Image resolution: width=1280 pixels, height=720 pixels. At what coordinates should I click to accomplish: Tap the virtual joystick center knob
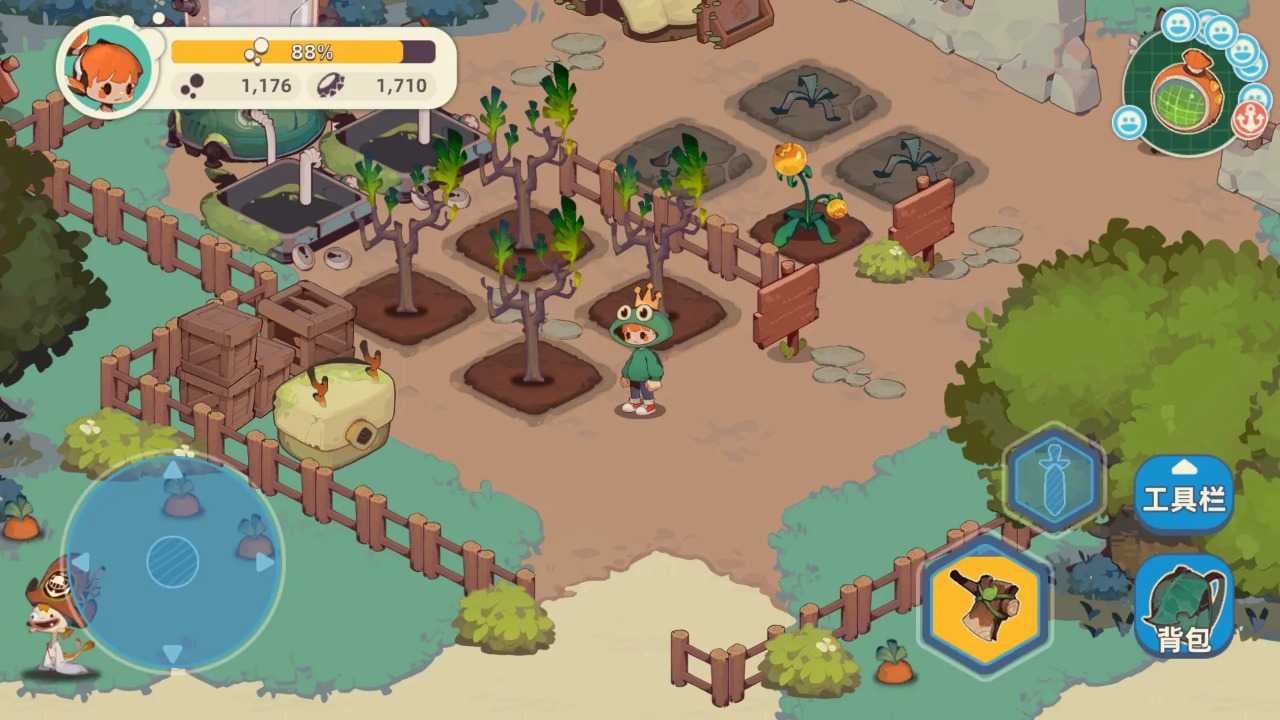172,561
